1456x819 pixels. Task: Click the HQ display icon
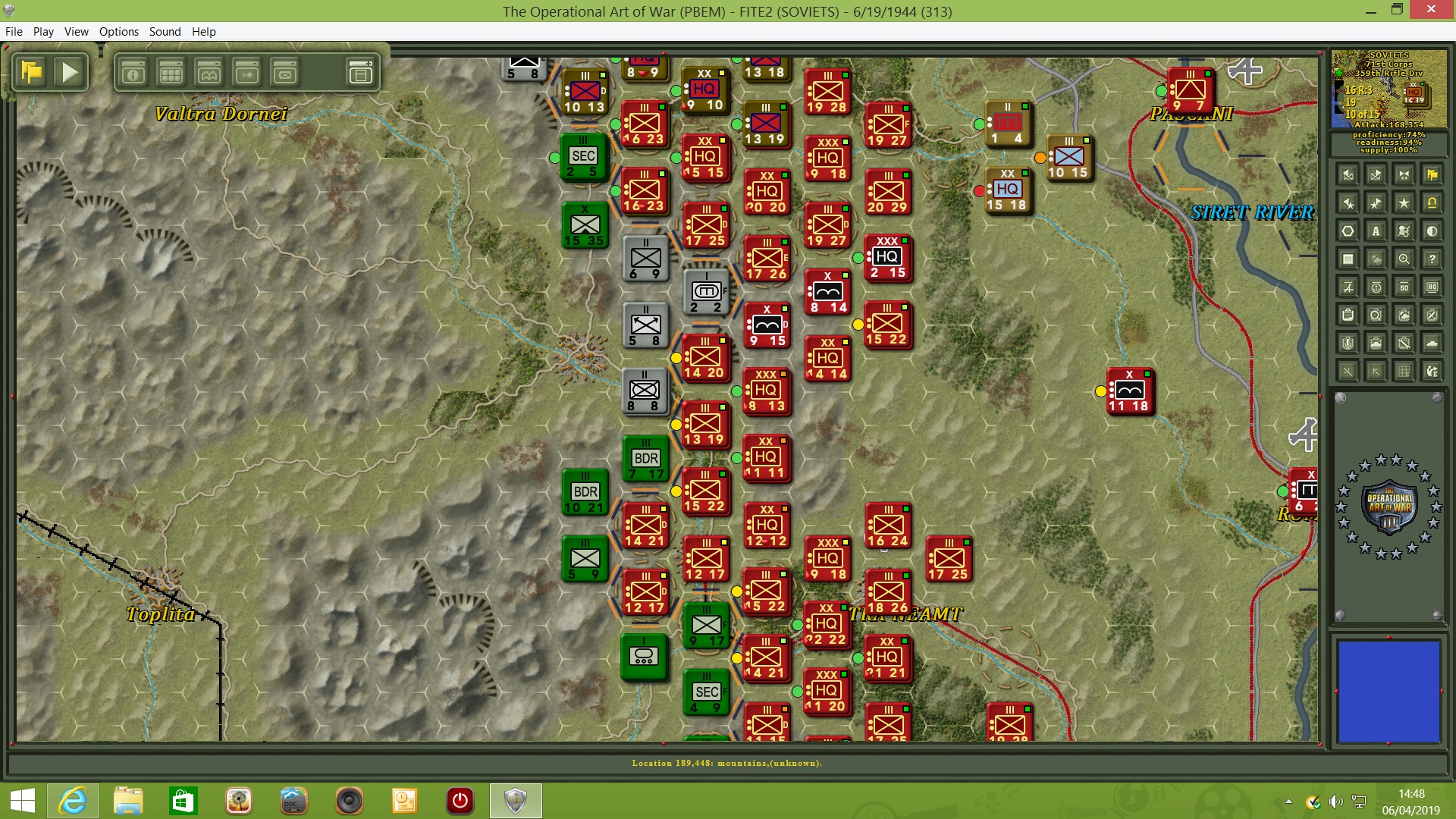click(x=1432, y=287)
